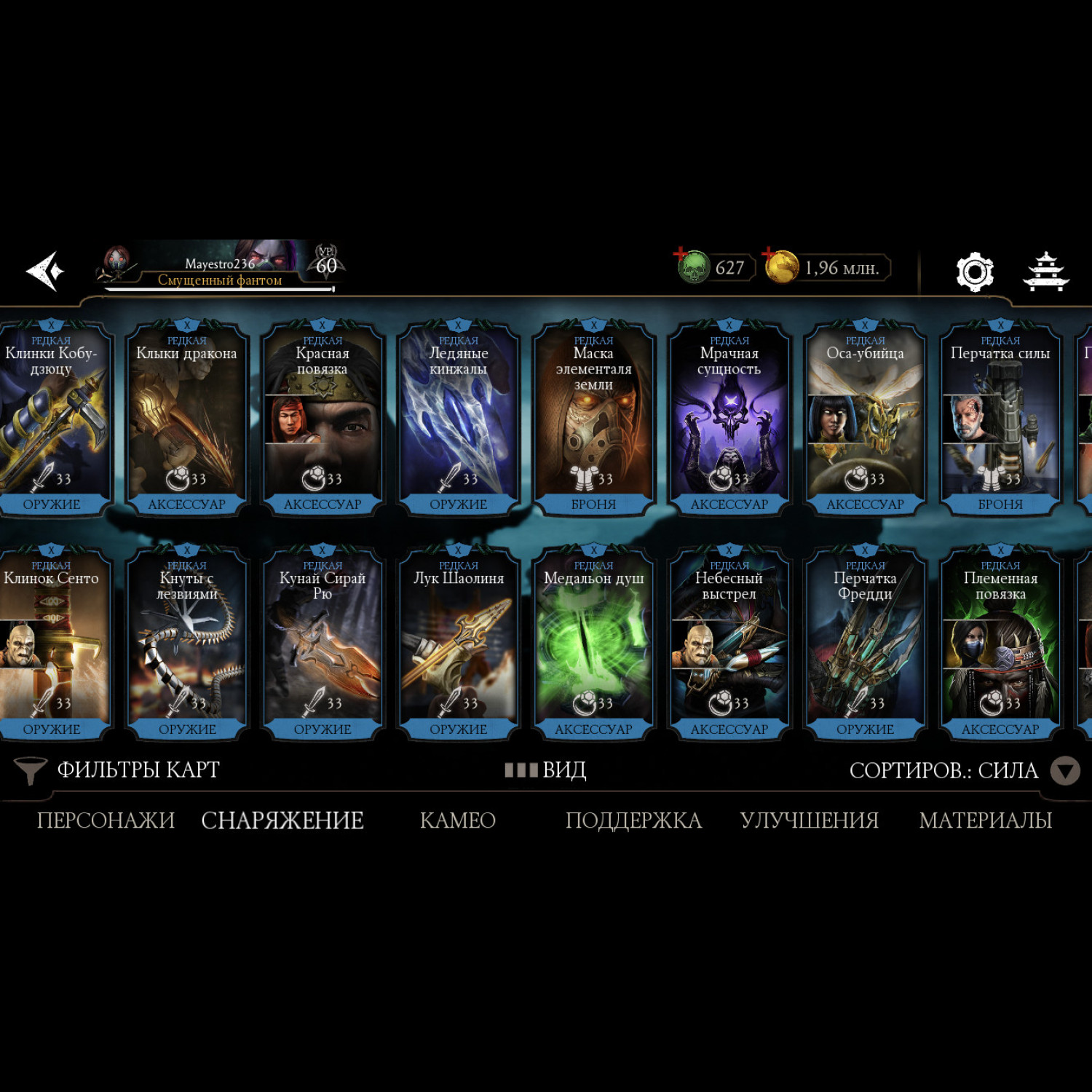Choose the Красная повязка equipment card
Viewport: 1092px width, 1092px height.
[x=323, y=419]
